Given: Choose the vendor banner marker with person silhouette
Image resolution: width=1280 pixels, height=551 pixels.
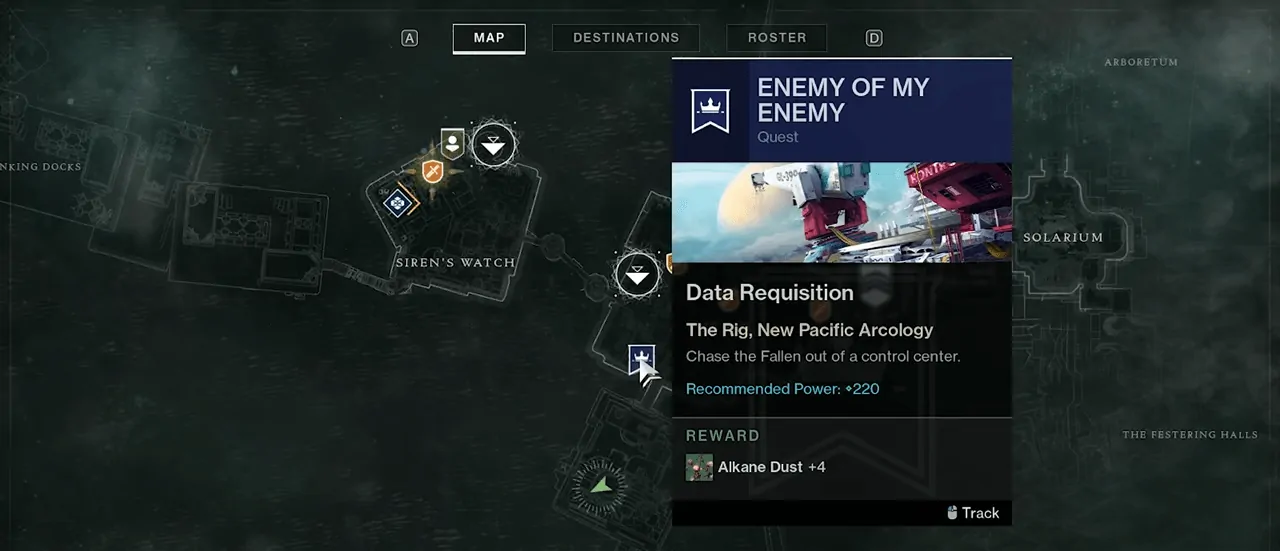Looking at the screenshot, I should (x=453, y=143).
